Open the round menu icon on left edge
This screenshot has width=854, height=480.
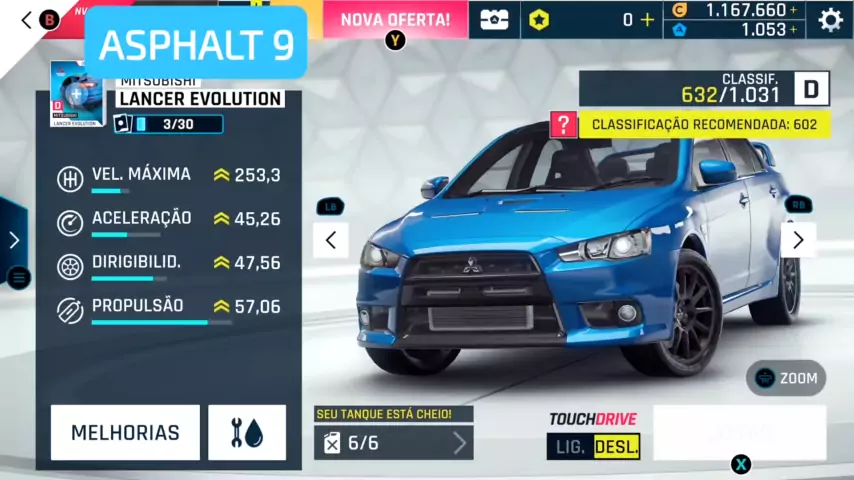tap(18, 278)
